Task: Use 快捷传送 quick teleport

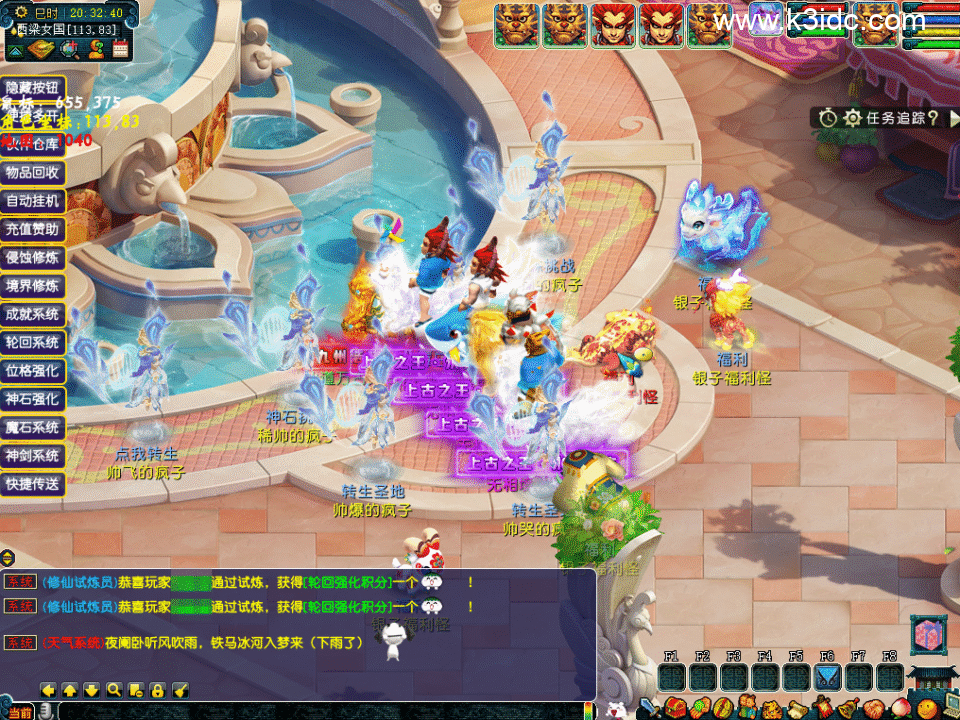Action: click(33, 484)
